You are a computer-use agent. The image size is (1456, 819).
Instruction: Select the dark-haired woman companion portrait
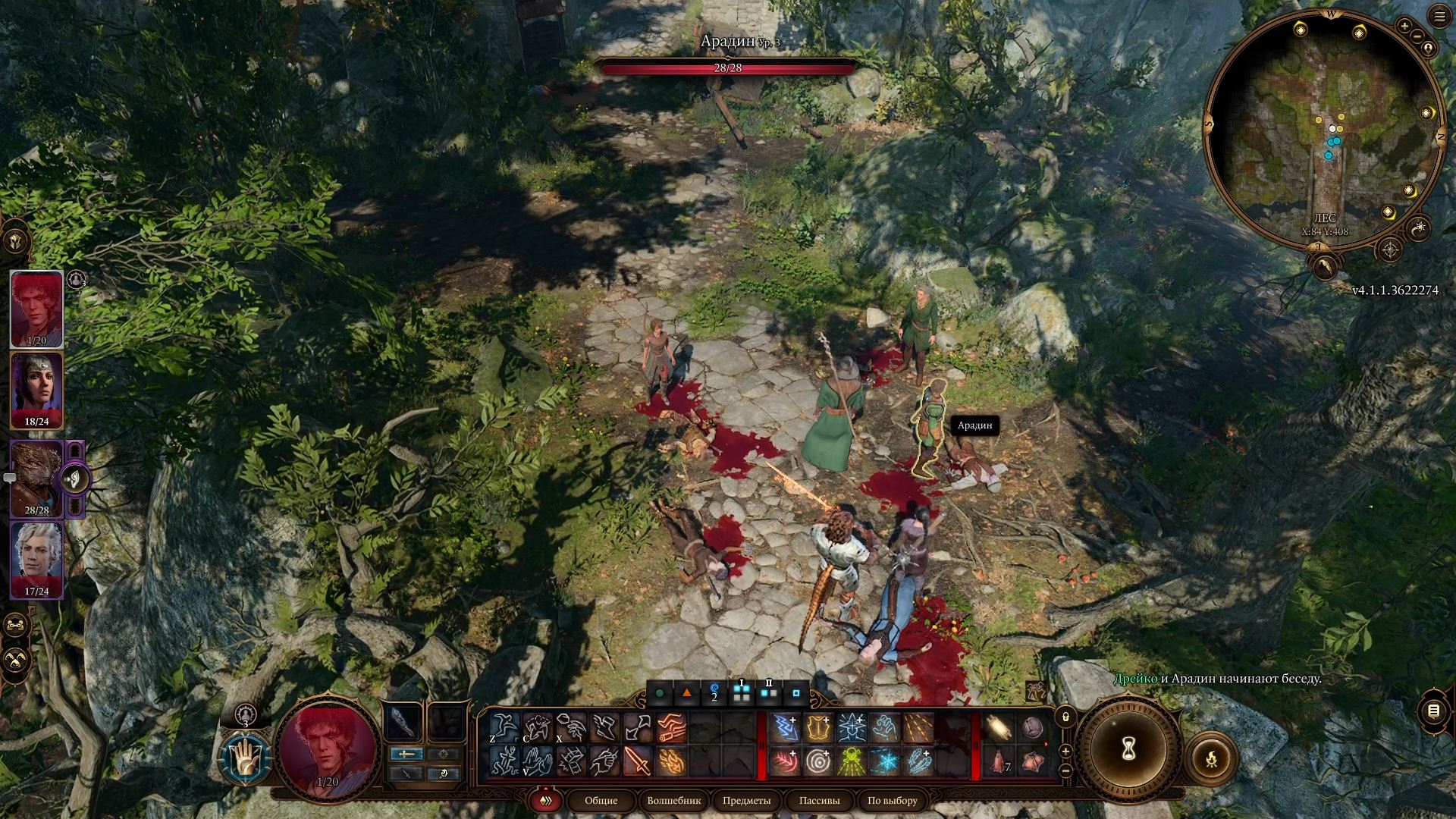point(36,390)
